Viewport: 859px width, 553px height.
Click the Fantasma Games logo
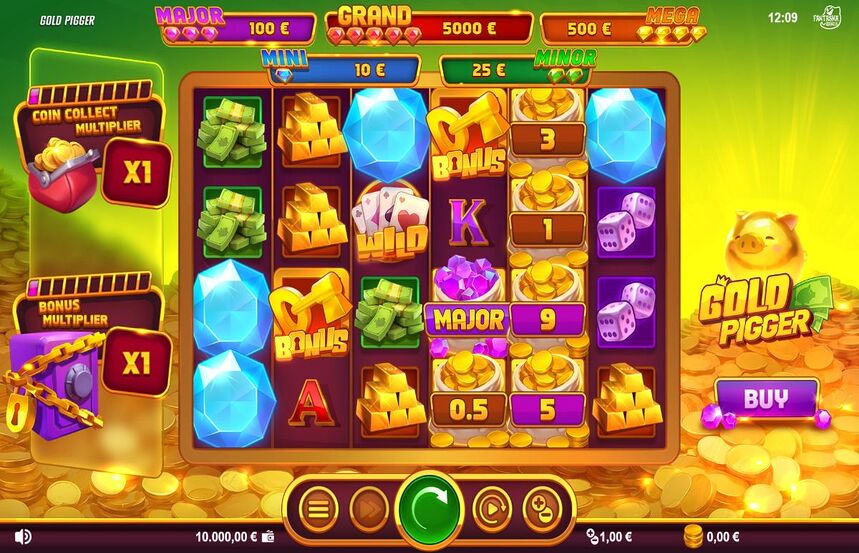point(830,18)
